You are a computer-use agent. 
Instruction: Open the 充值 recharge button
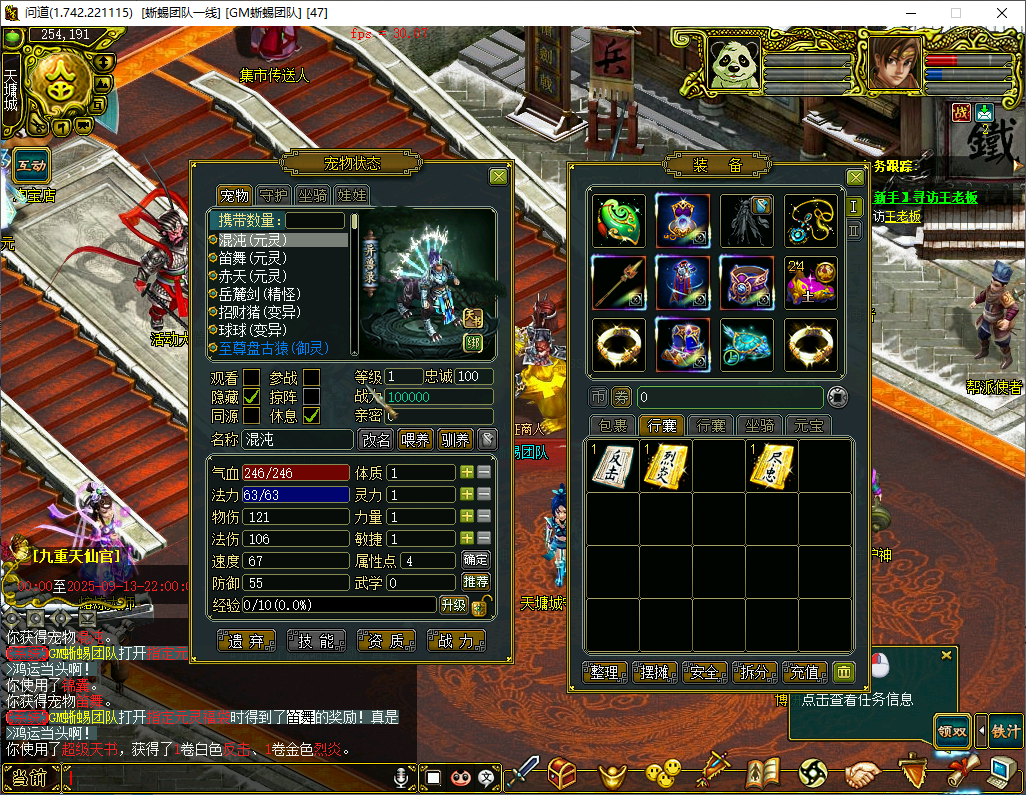click(805, 672)
